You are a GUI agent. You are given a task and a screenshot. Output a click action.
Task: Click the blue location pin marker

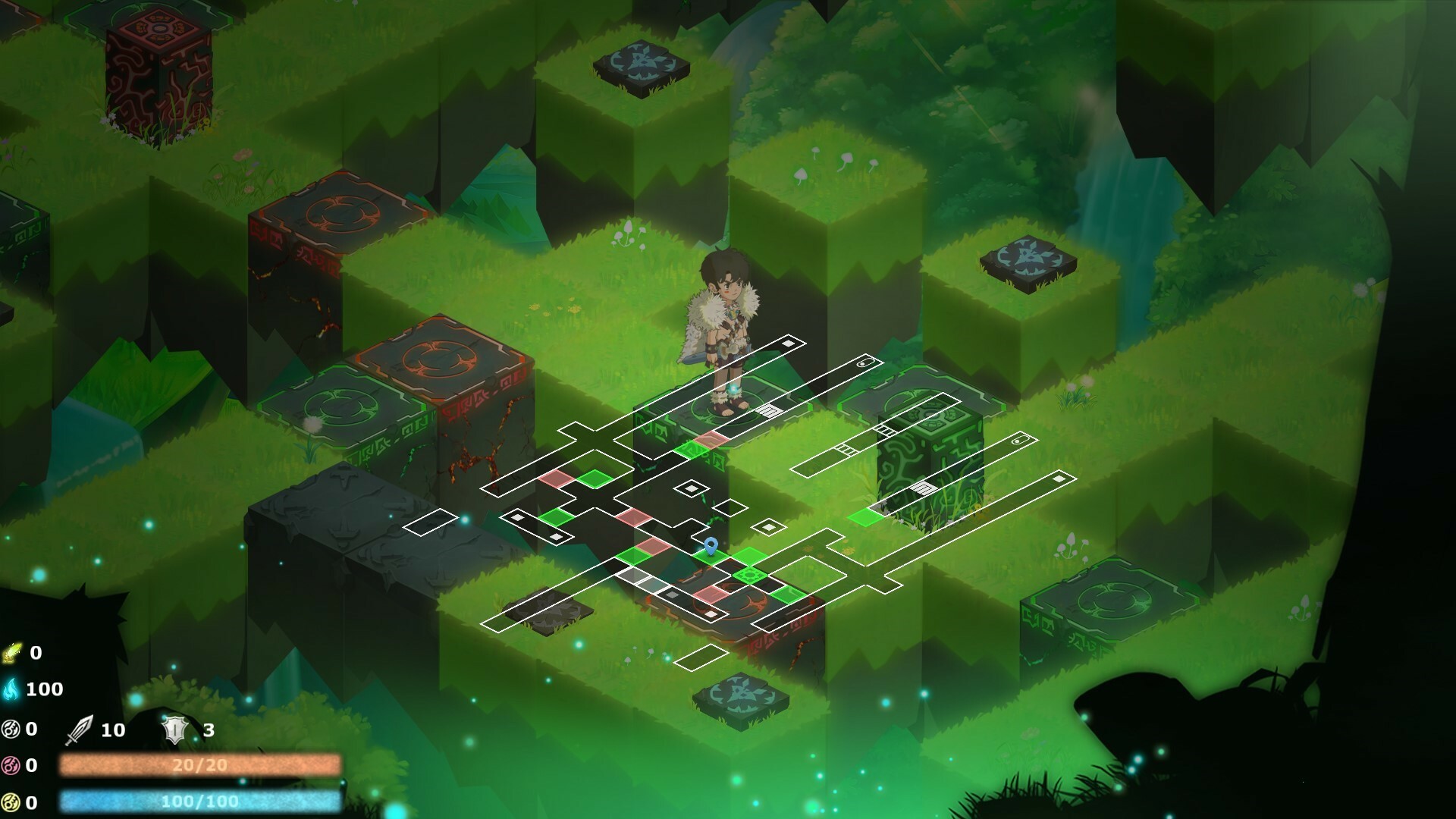711,544
